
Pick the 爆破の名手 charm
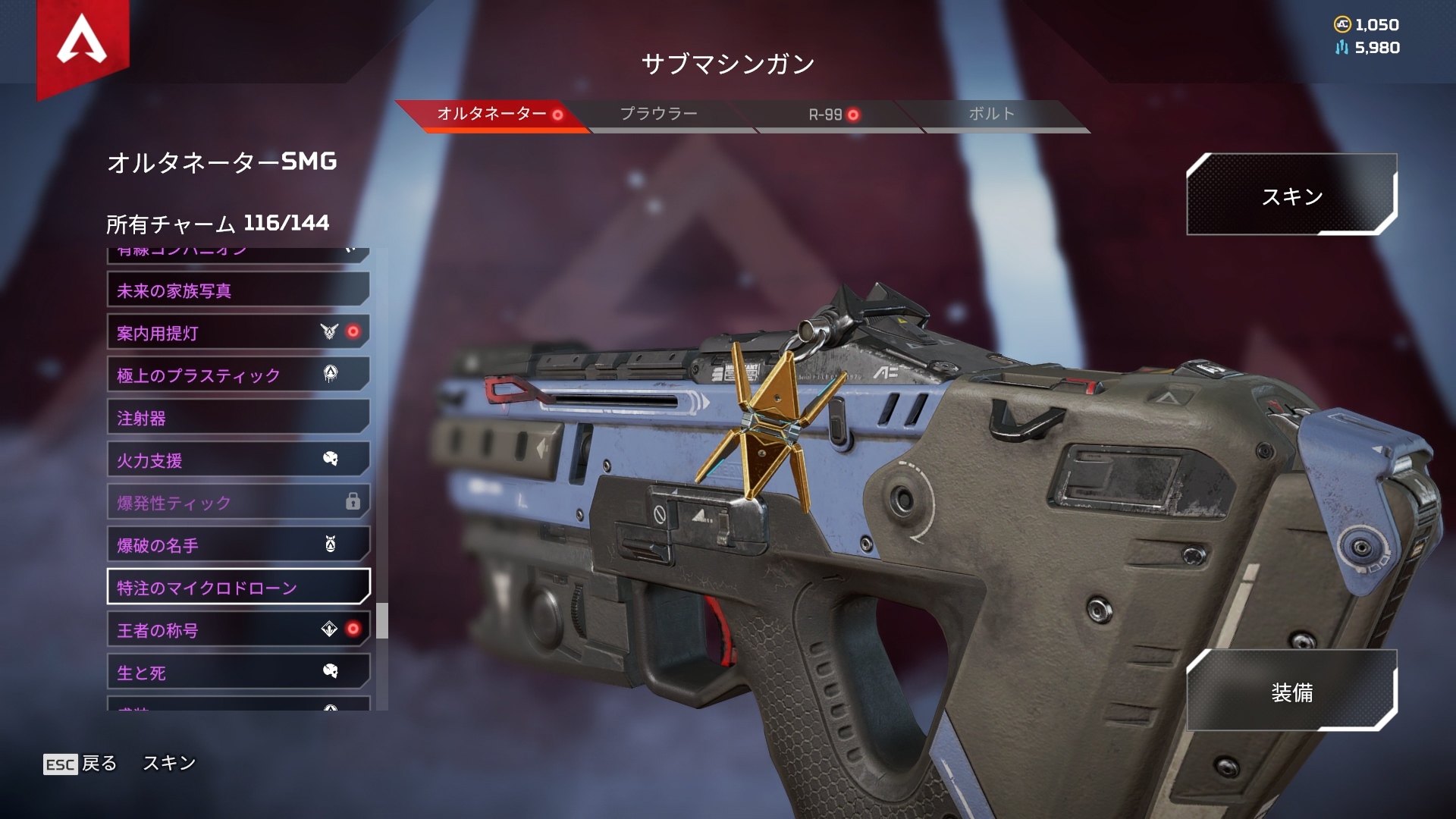point(238,545)
